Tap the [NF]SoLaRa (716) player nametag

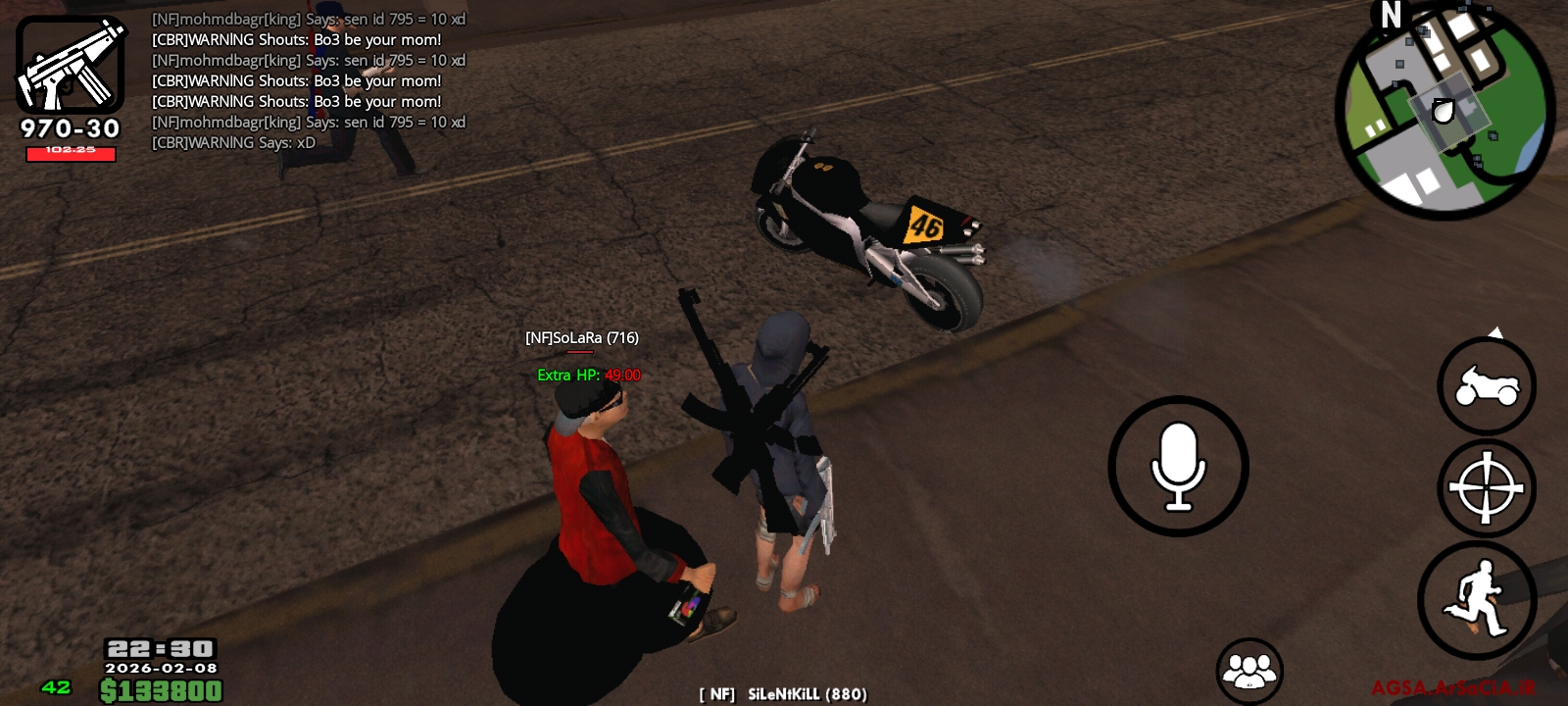click(580, 336)
